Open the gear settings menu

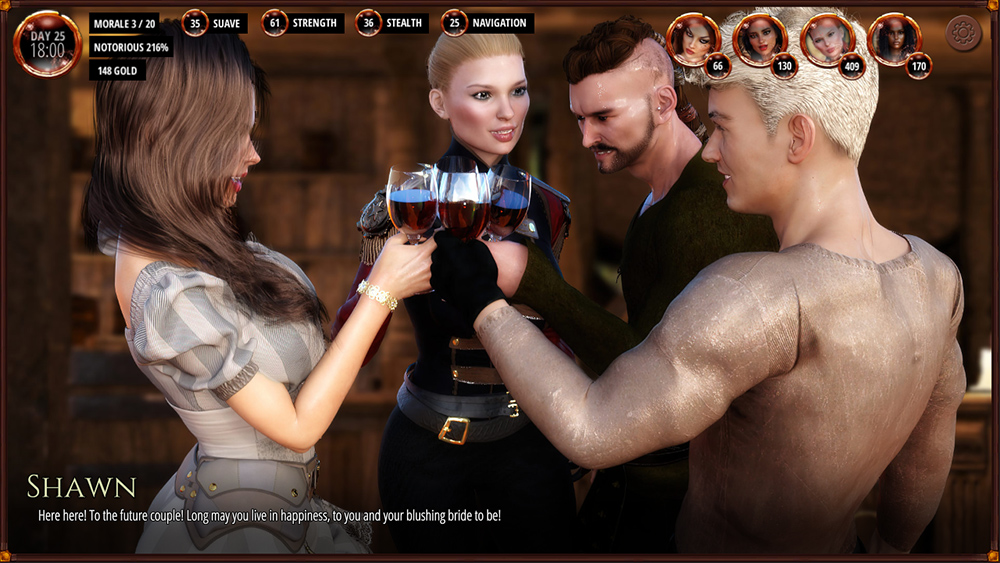(963, 34)
